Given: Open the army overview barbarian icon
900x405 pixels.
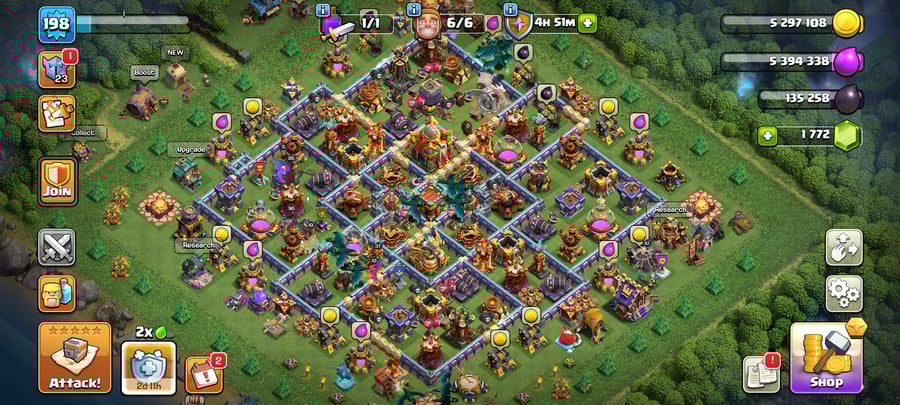Looking at the screenshot, I should click(57, 293).
